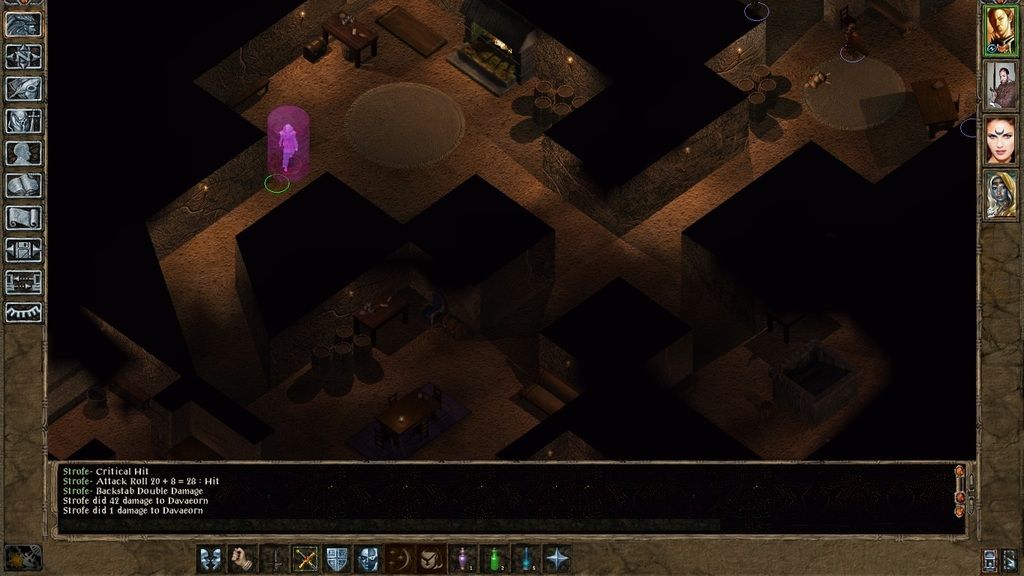Select the first party member portrait
The image size is (1024, 576).
[1001, 30]
